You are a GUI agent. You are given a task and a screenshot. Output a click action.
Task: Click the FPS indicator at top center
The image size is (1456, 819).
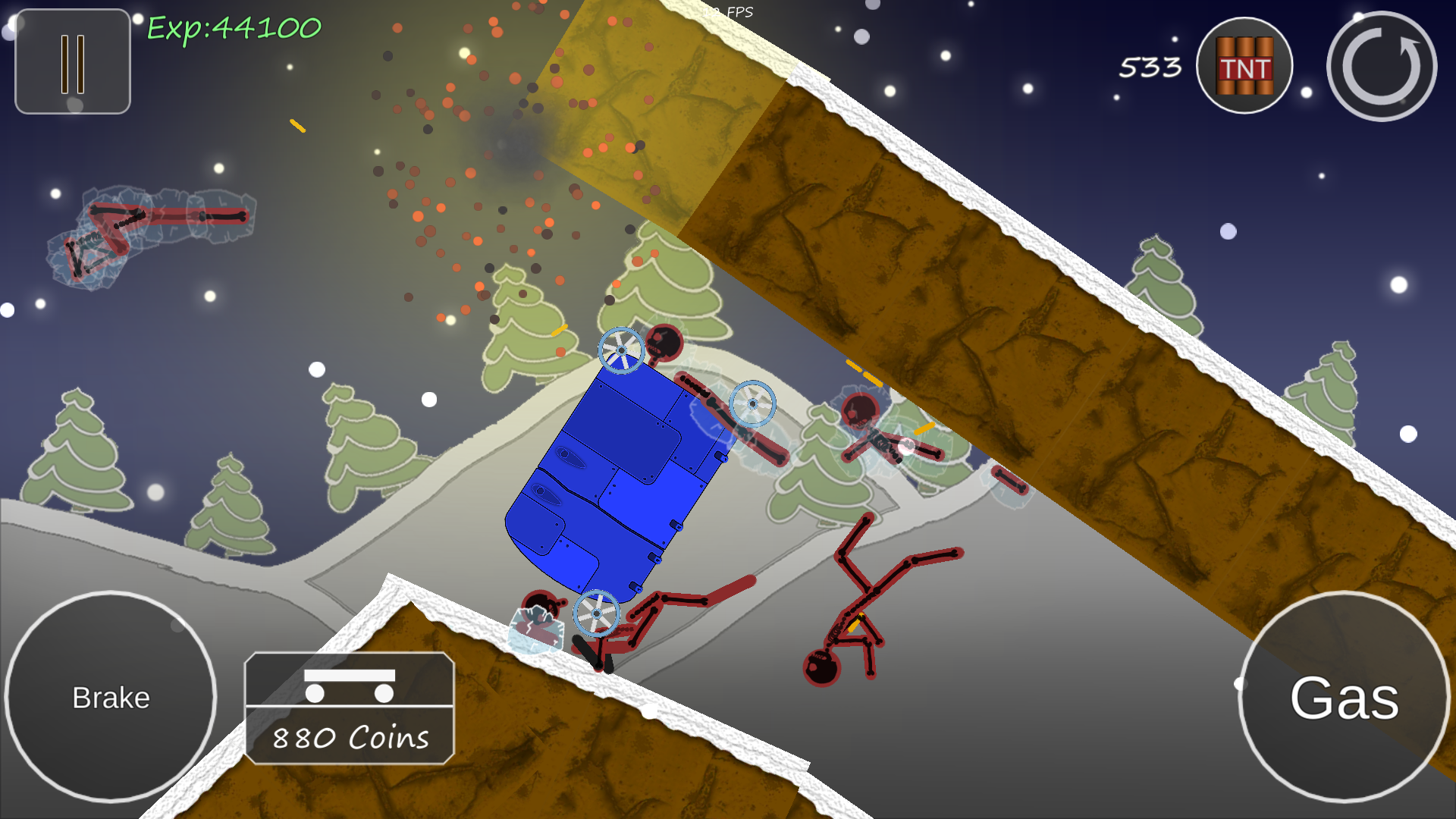(729, 11)
